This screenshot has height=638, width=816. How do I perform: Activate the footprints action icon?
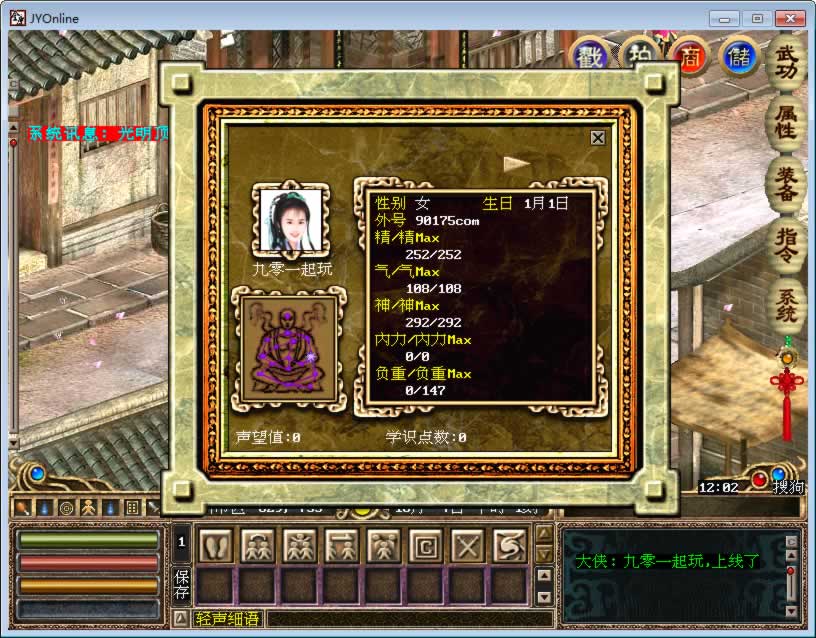click(x=216, y=545)
